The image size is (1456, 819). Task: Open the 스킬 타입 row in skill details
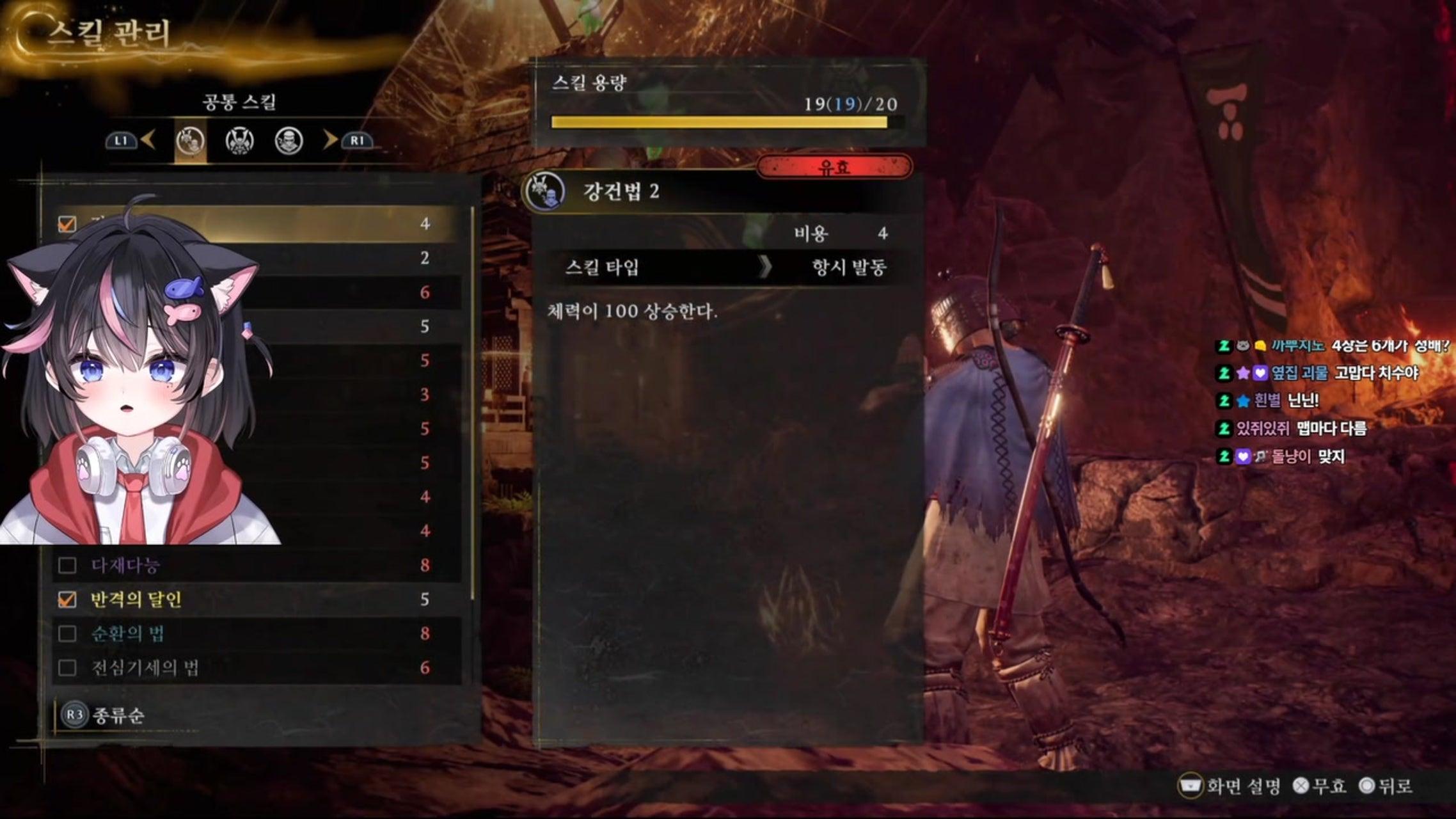726,267
